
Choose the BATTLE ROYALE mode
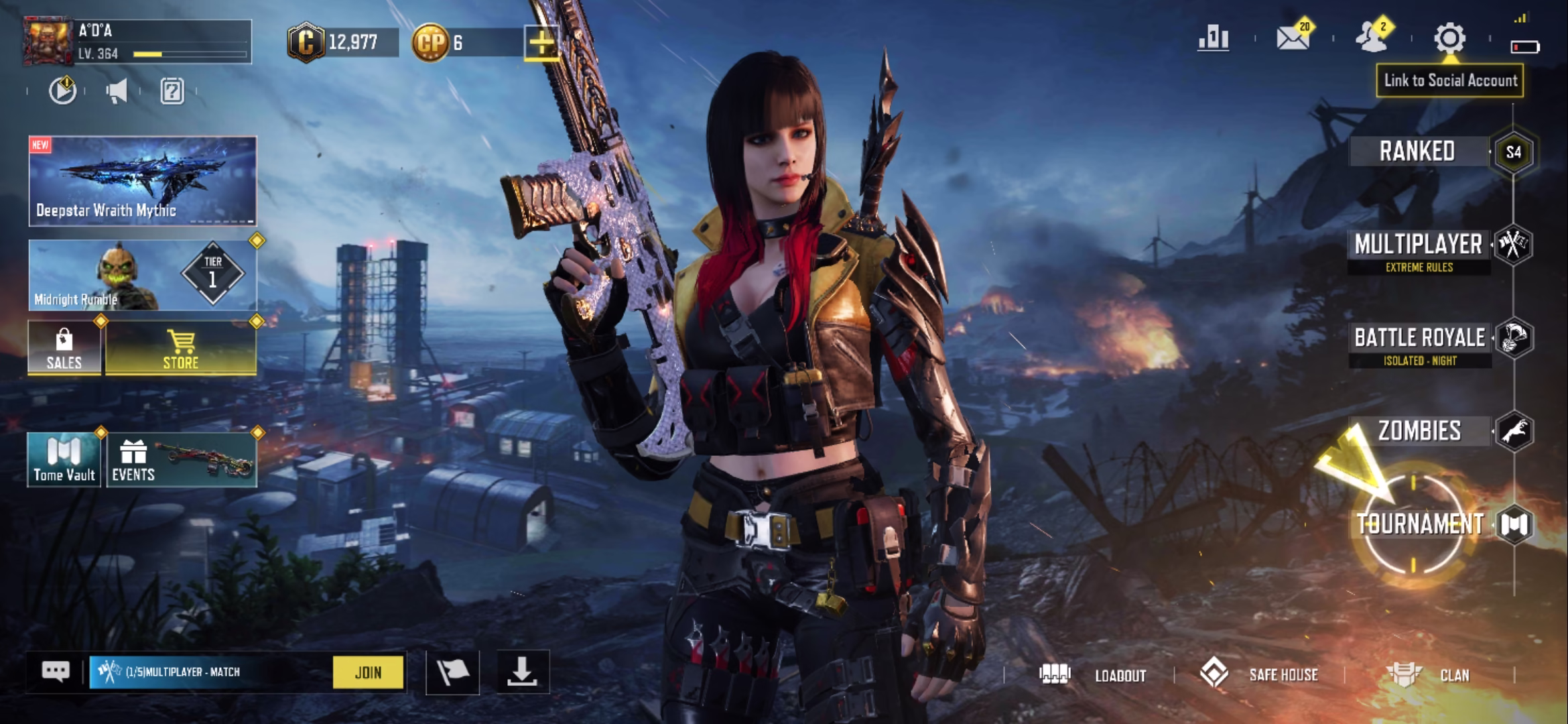1420,339
